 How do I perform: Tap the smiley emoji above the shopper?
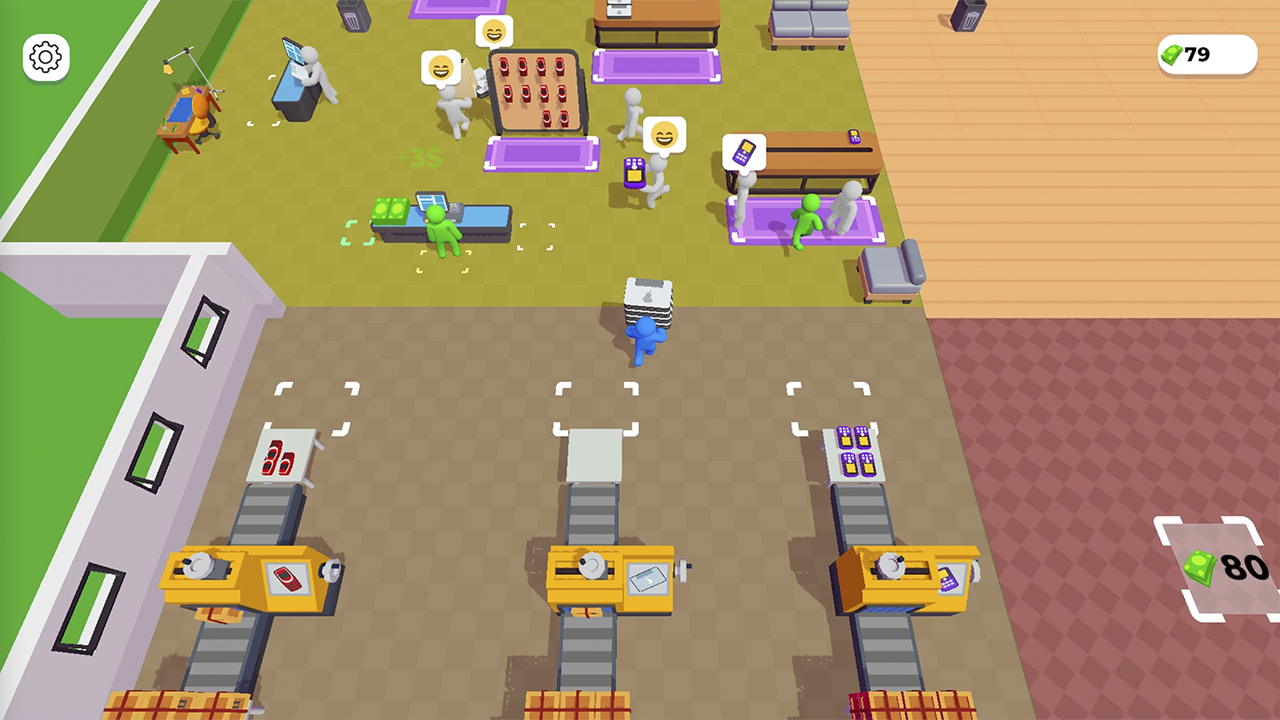pos(663,135)
